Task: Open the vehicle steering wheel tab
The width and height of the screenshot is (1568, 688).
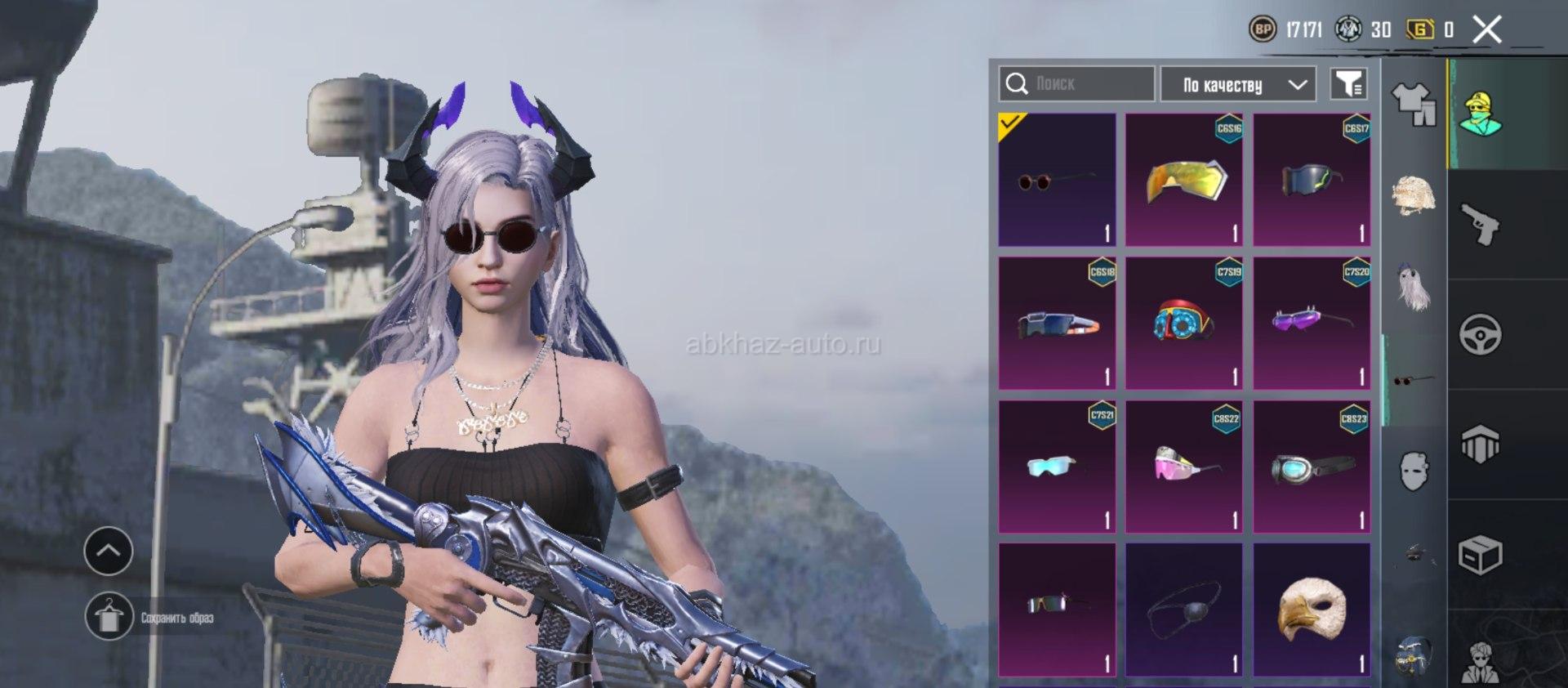Action: 1480,334
